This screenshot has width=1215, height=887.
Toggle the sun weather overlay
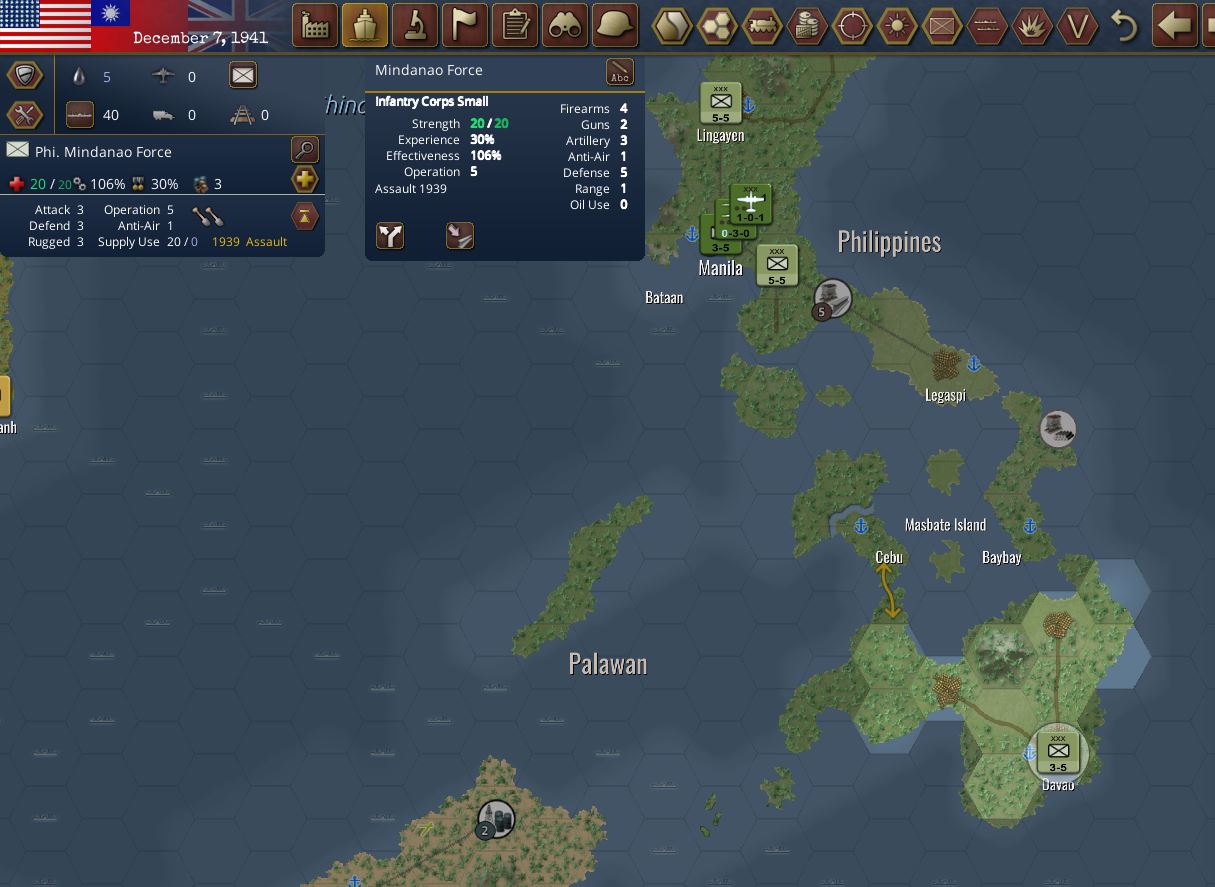point(897,26)
